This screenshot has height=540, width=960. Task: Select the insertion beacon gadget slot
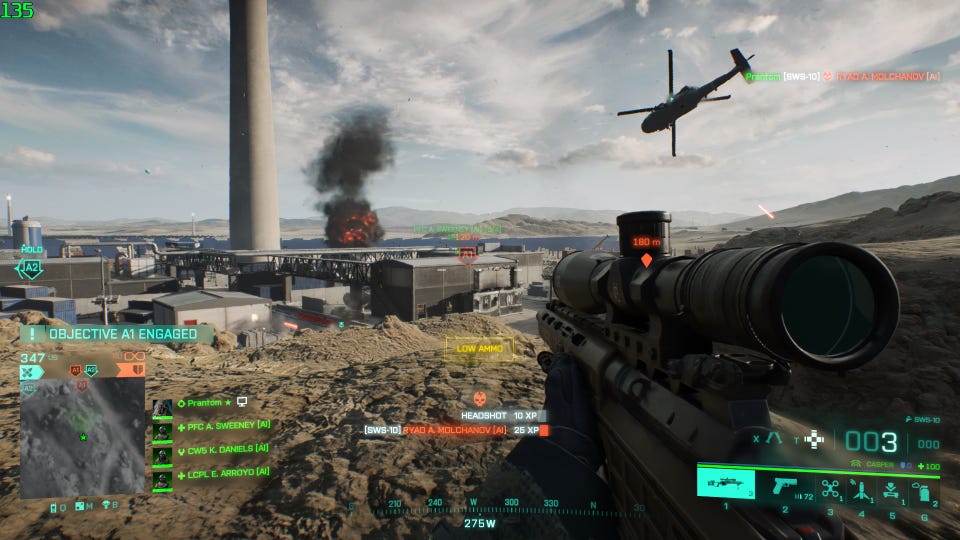[x=861, y=488]
